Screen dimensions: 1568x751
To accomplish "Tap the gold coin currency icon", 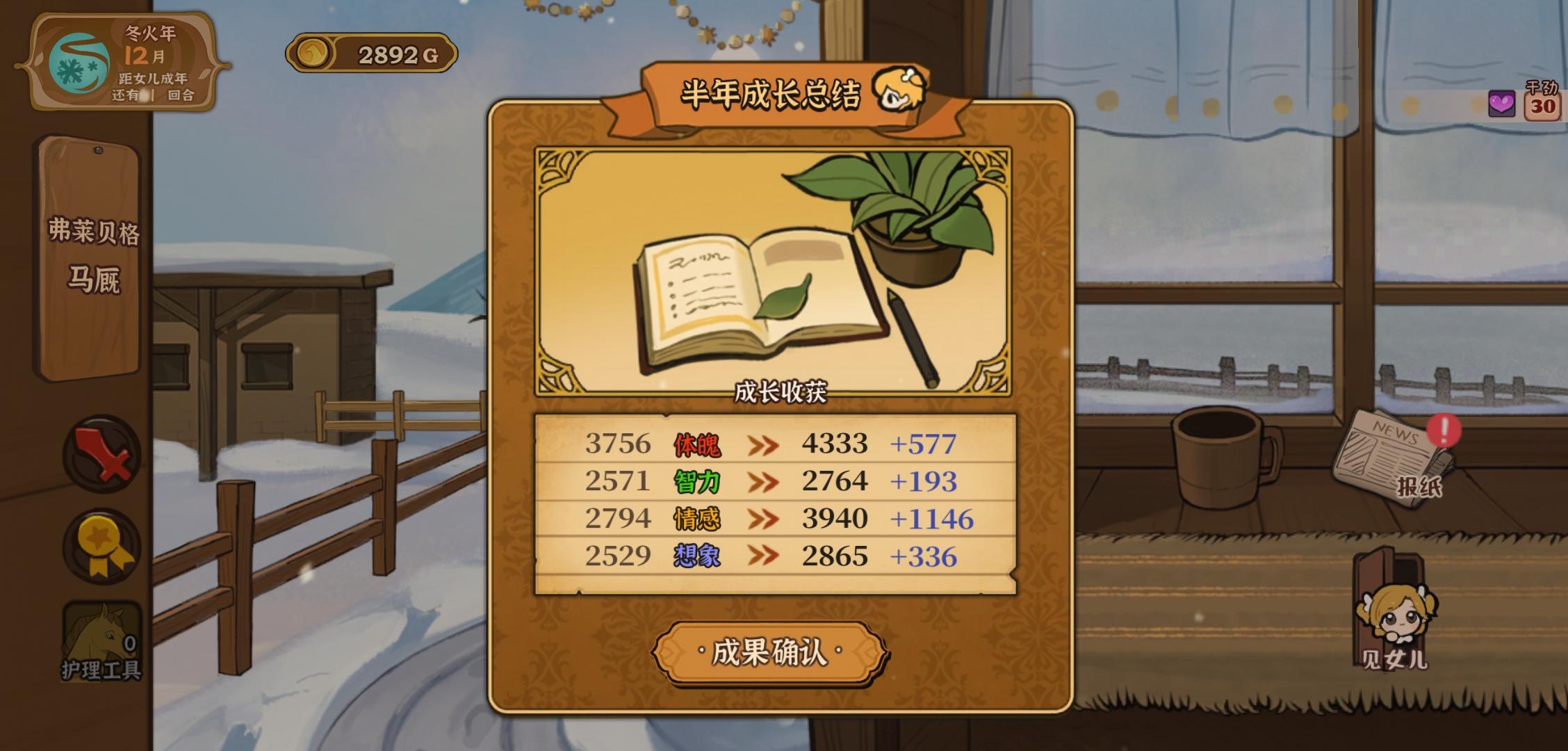I will click(x=315, y=52).
